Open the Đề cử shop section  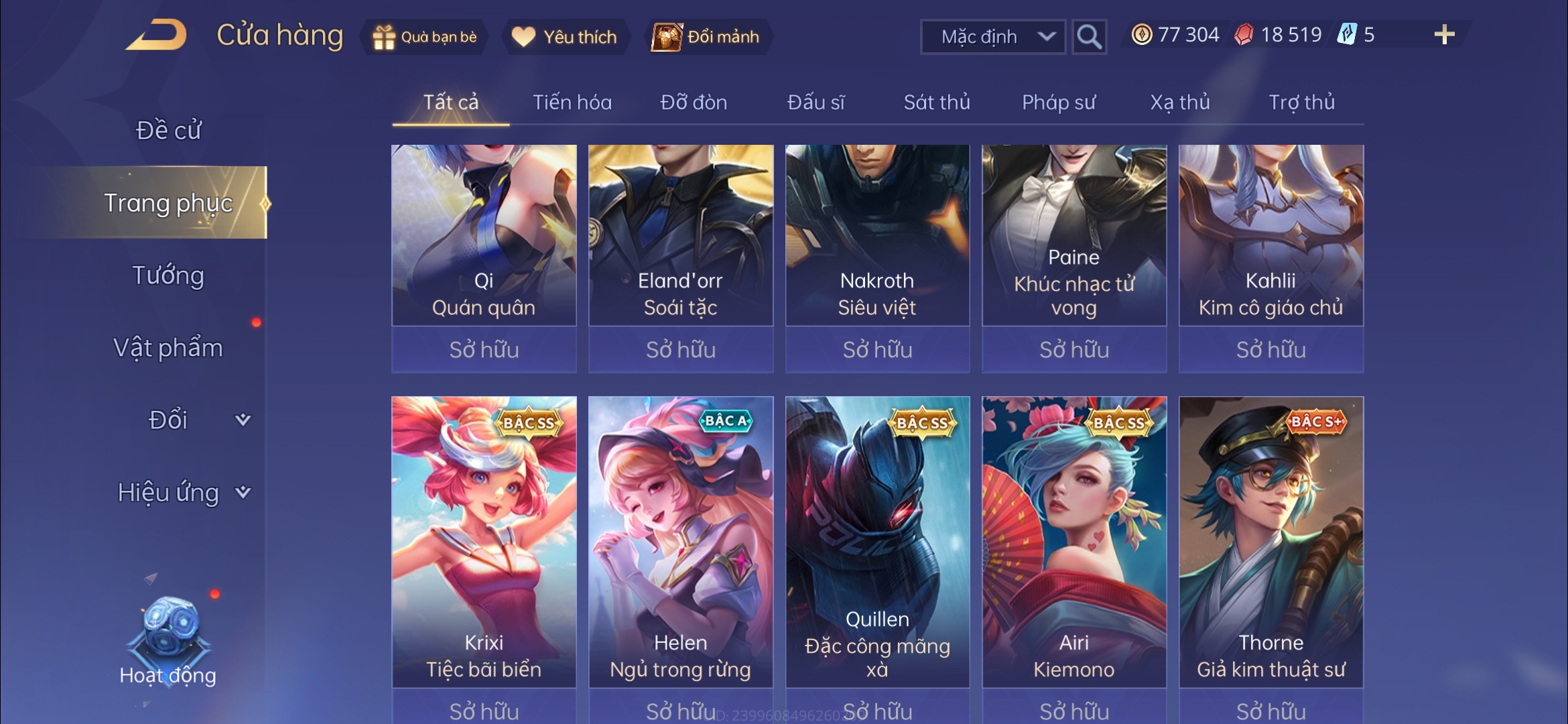168,130
